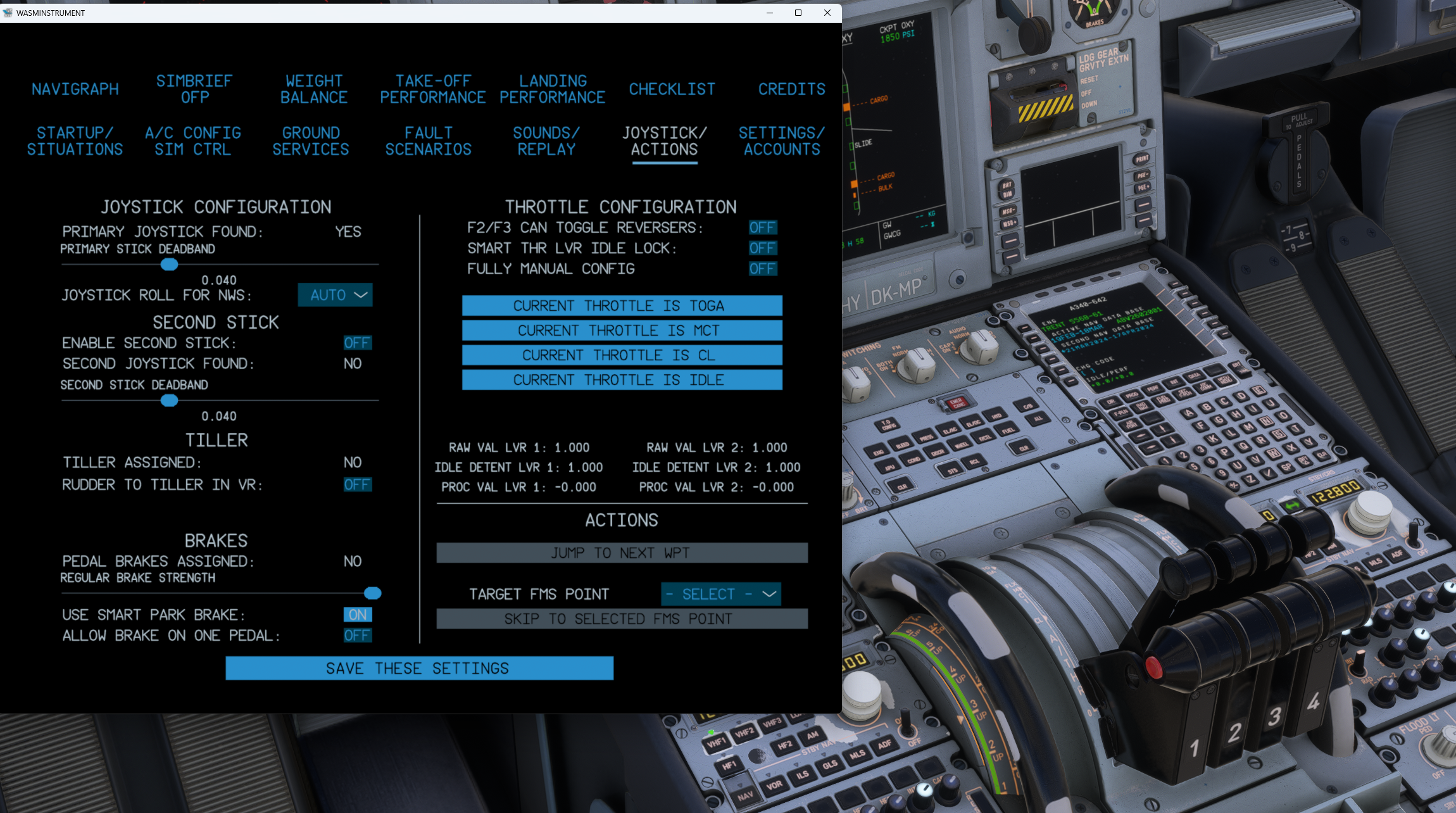Open the GROUND SERVICES page
Viewport: 1456px width, 813px height.
click(x=311, y=141)
